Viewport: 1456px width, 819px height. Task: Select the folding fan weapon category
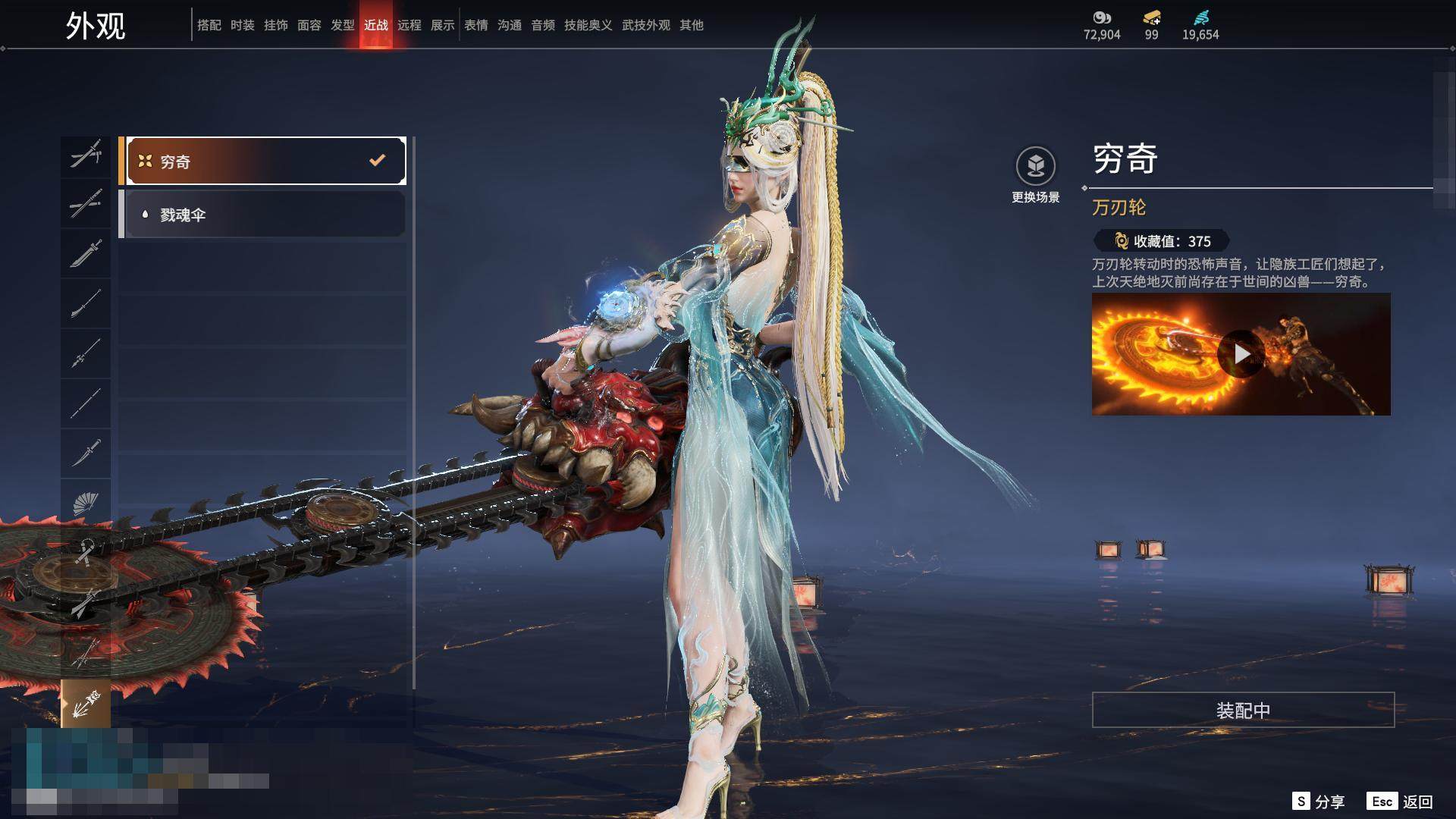coord(86,504)
